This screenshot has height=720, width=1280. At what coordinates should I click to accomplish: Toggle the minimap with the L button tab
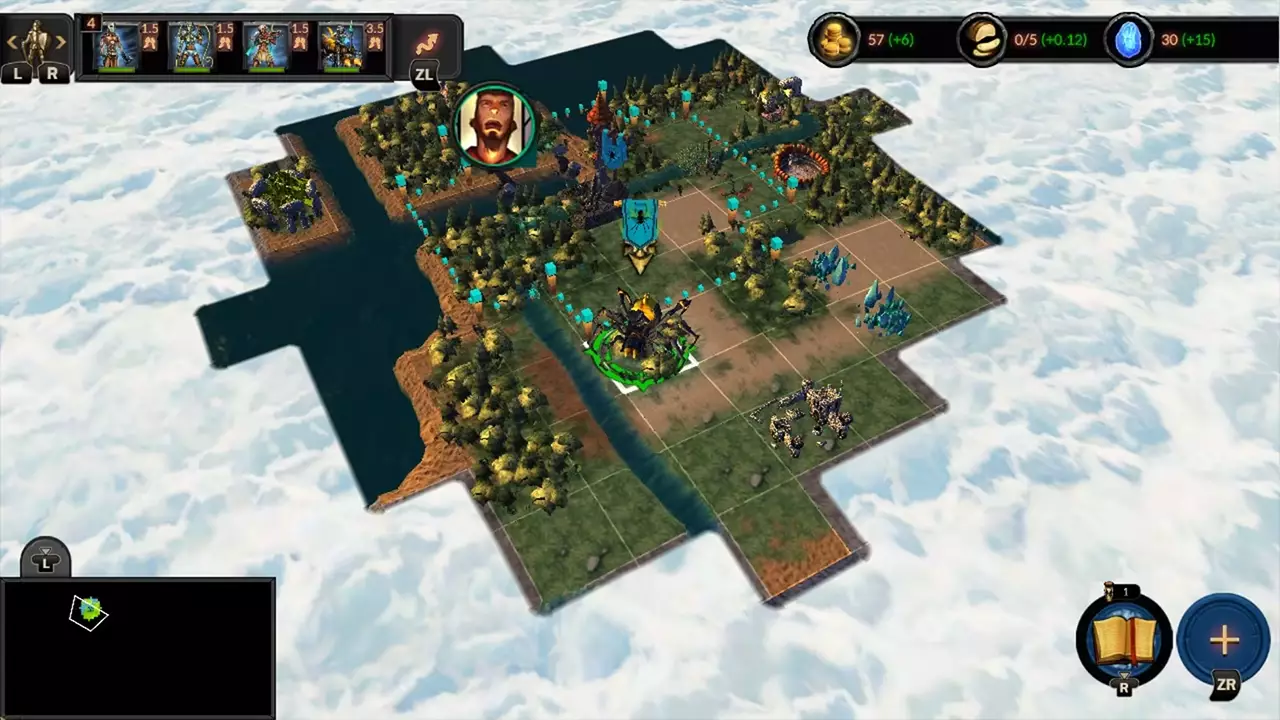(44, 560)
